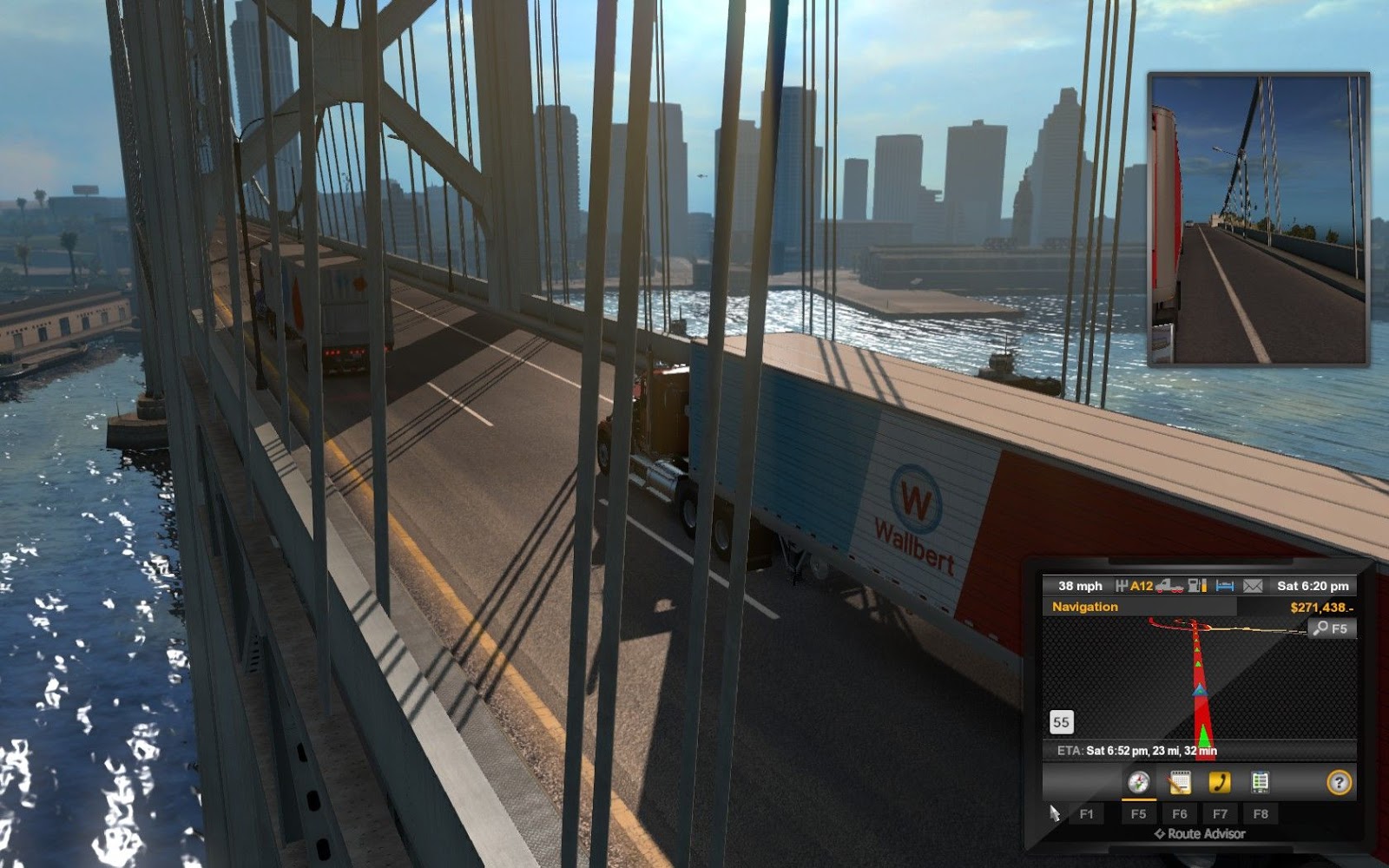Click the red truck damage icon

pos(1169,586)
